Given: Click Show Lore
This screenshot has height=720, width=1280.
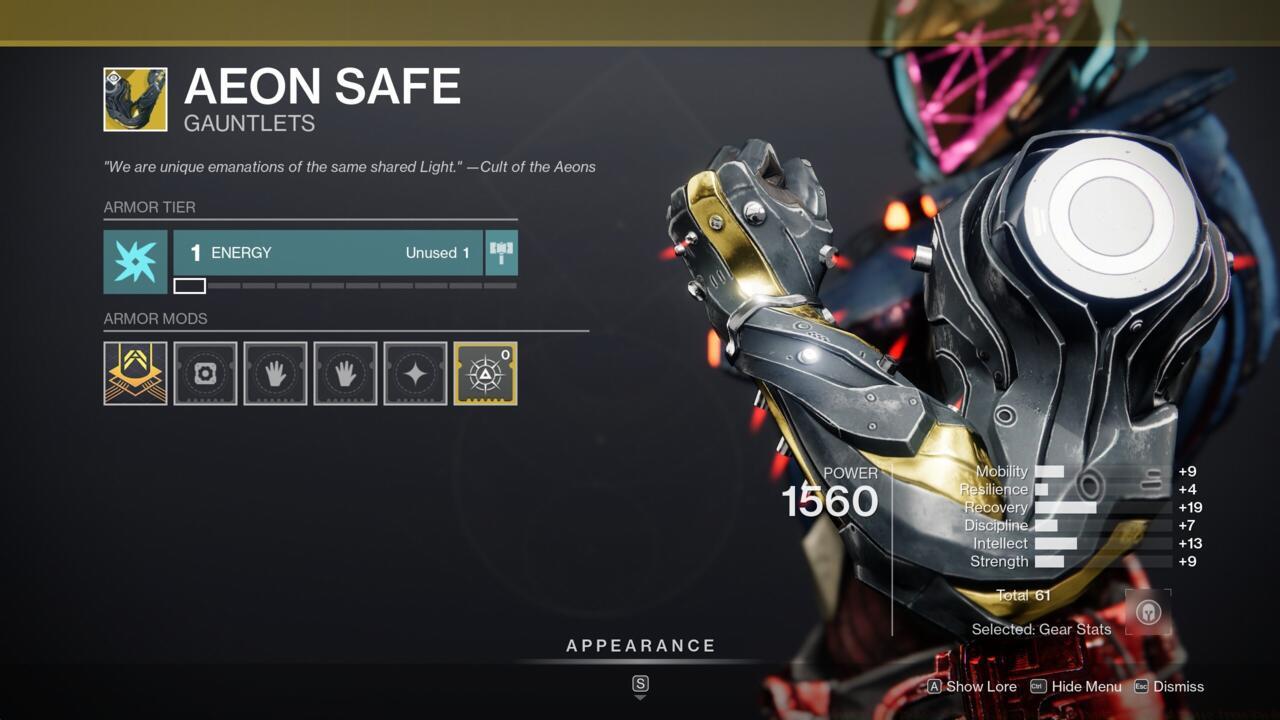Looking at the screenshot, I should tap(983, 687).
